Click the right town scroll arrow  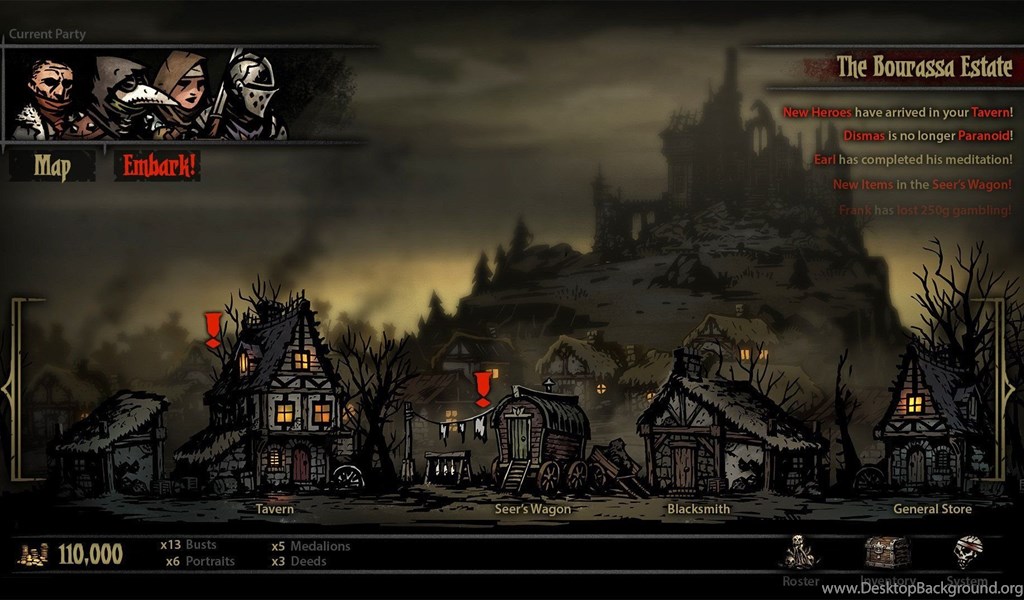click(1014, 385)
